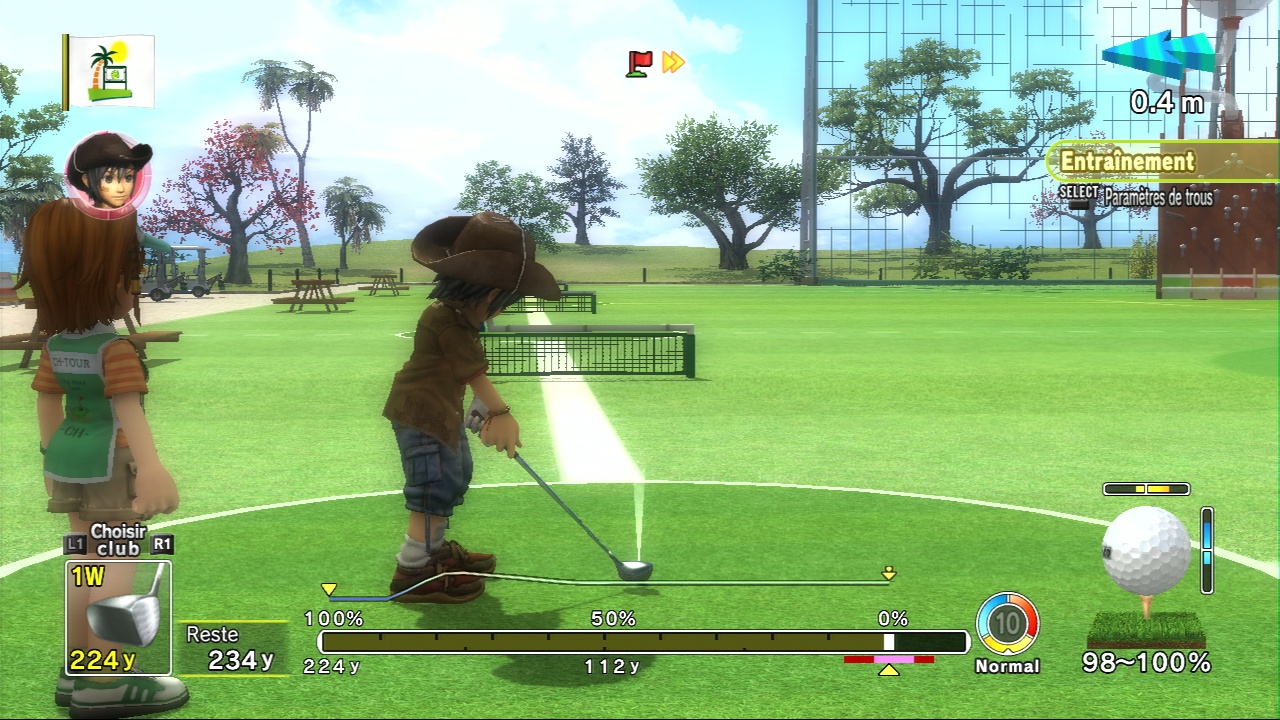Click the red hole flag icon
The height and width of the screenshot is (720, 1280).
coord(639,63)
